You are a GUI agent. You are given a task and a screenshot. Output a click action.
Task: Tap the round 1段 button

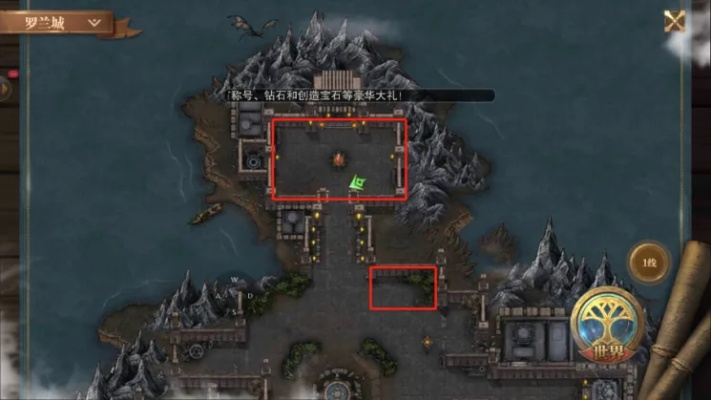pyautogui.click(x=649, y=262)
